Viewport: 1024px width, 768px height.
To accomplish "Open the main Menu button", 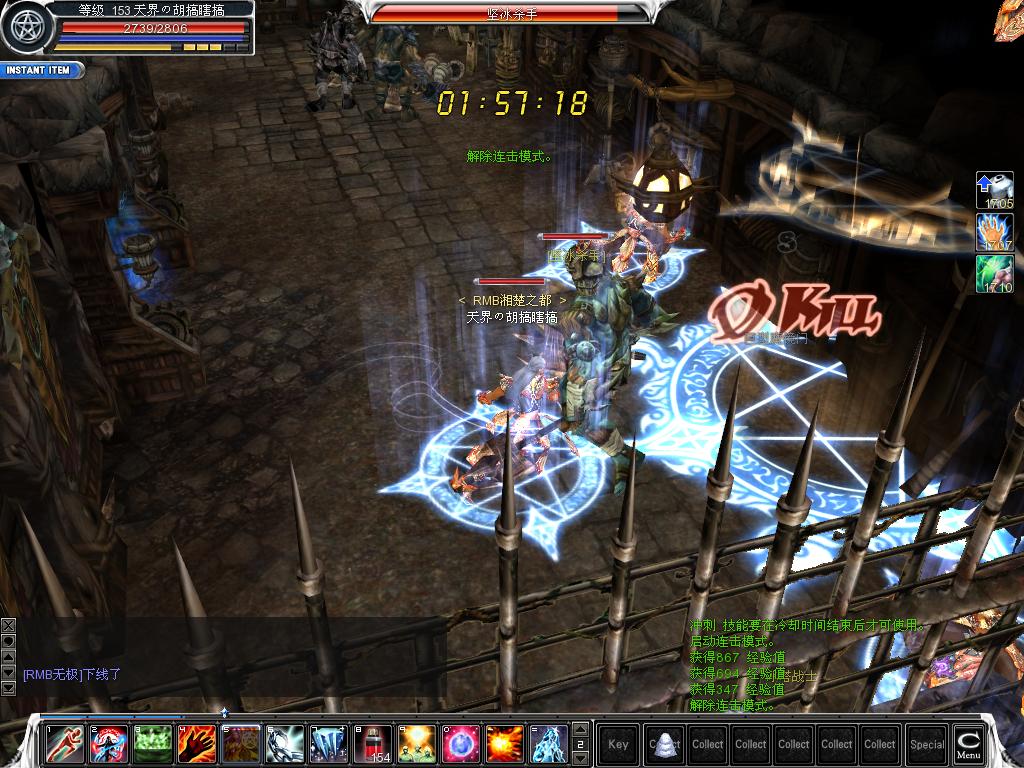I will point(968,743).
